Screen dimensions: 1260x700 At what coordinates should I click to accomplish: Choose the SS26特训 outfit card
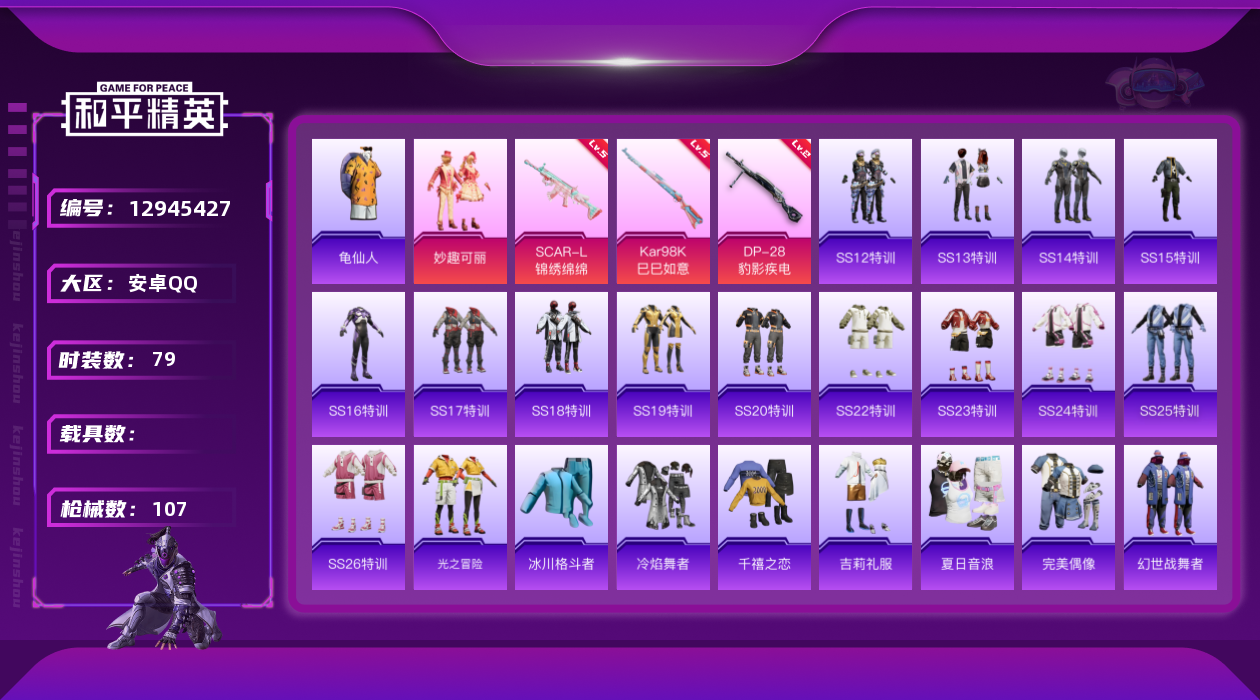(x=358, y=517)
